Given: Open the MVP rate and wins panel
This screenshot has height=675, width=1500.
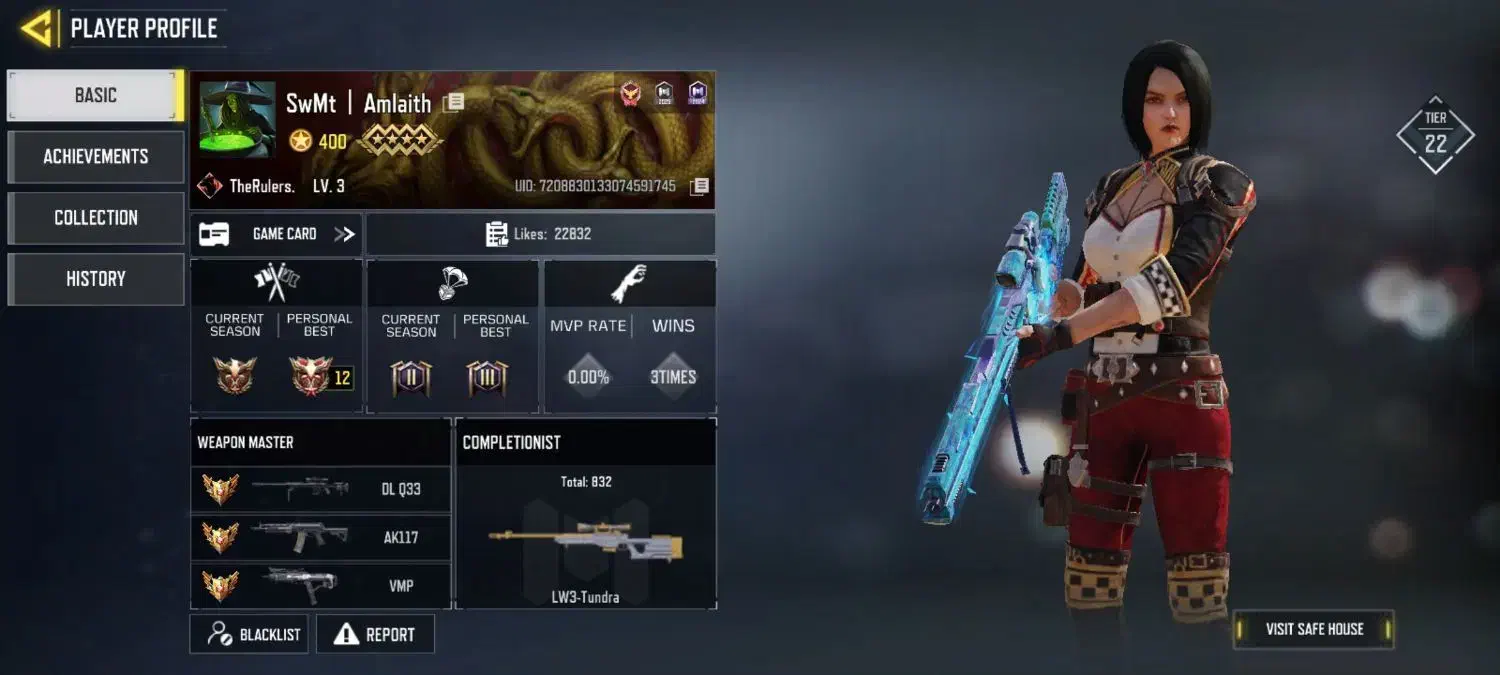Looking at the screenshot, I should coord(630,336).
